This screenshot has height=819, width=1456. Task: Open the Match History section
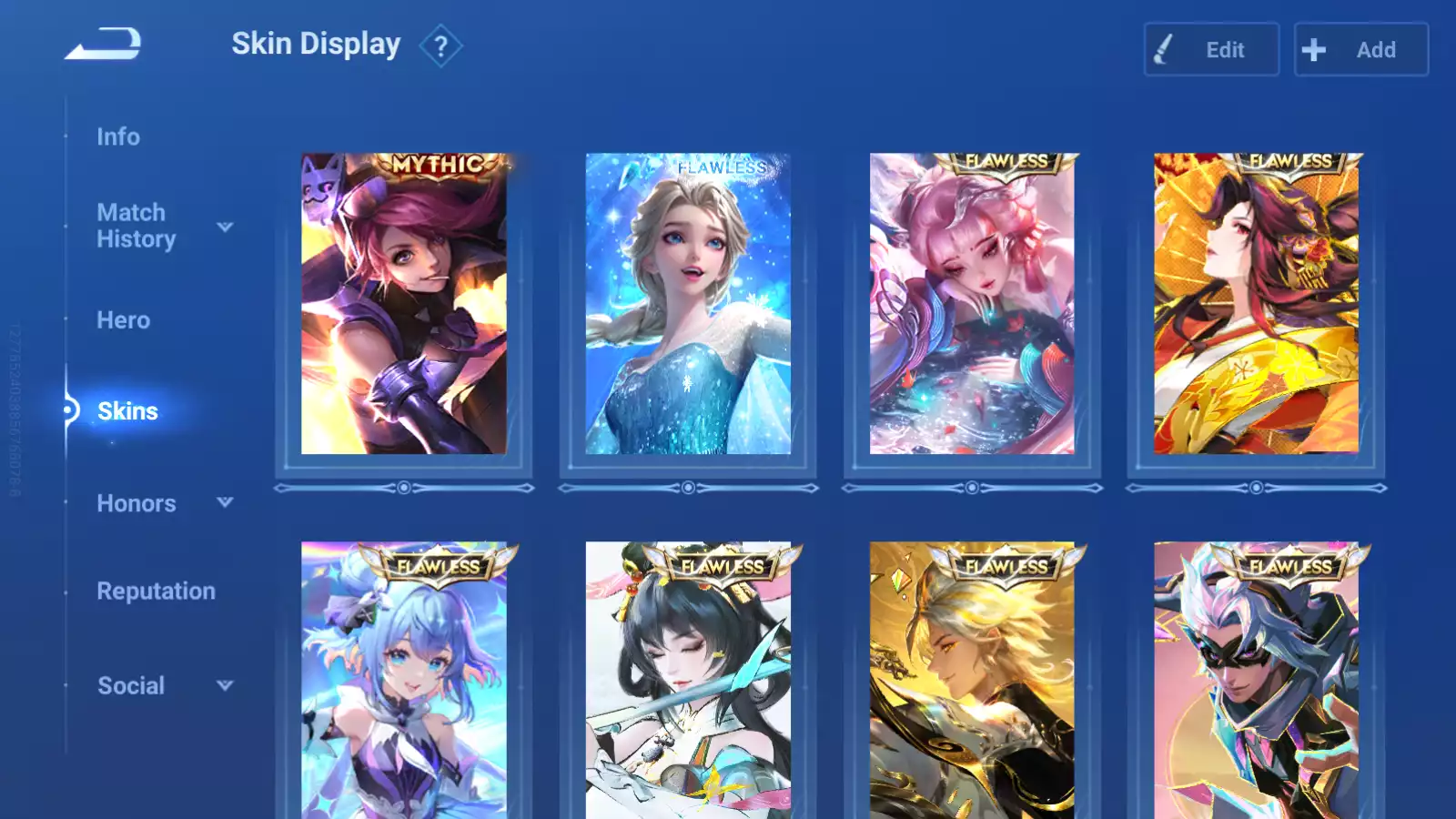pos(136,226)
